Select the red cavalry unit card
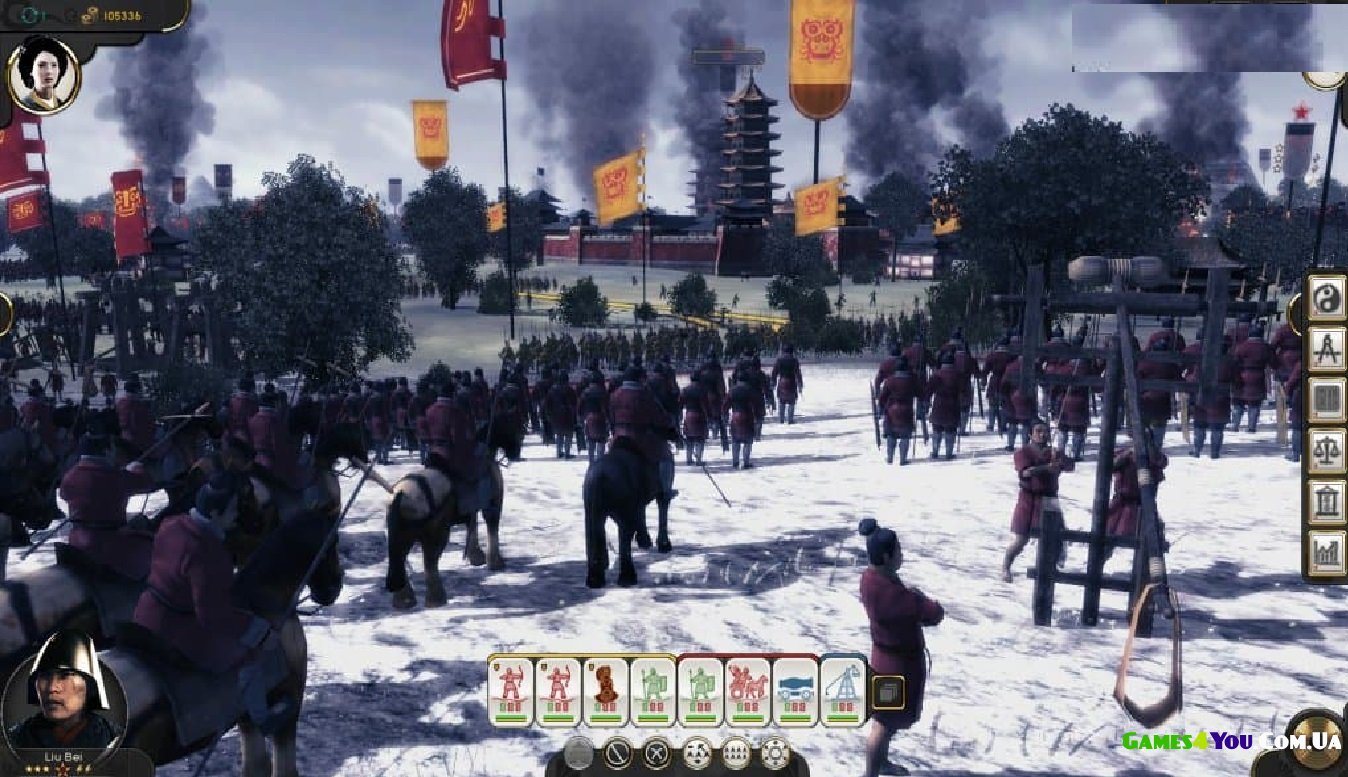 tap(747, 690)
